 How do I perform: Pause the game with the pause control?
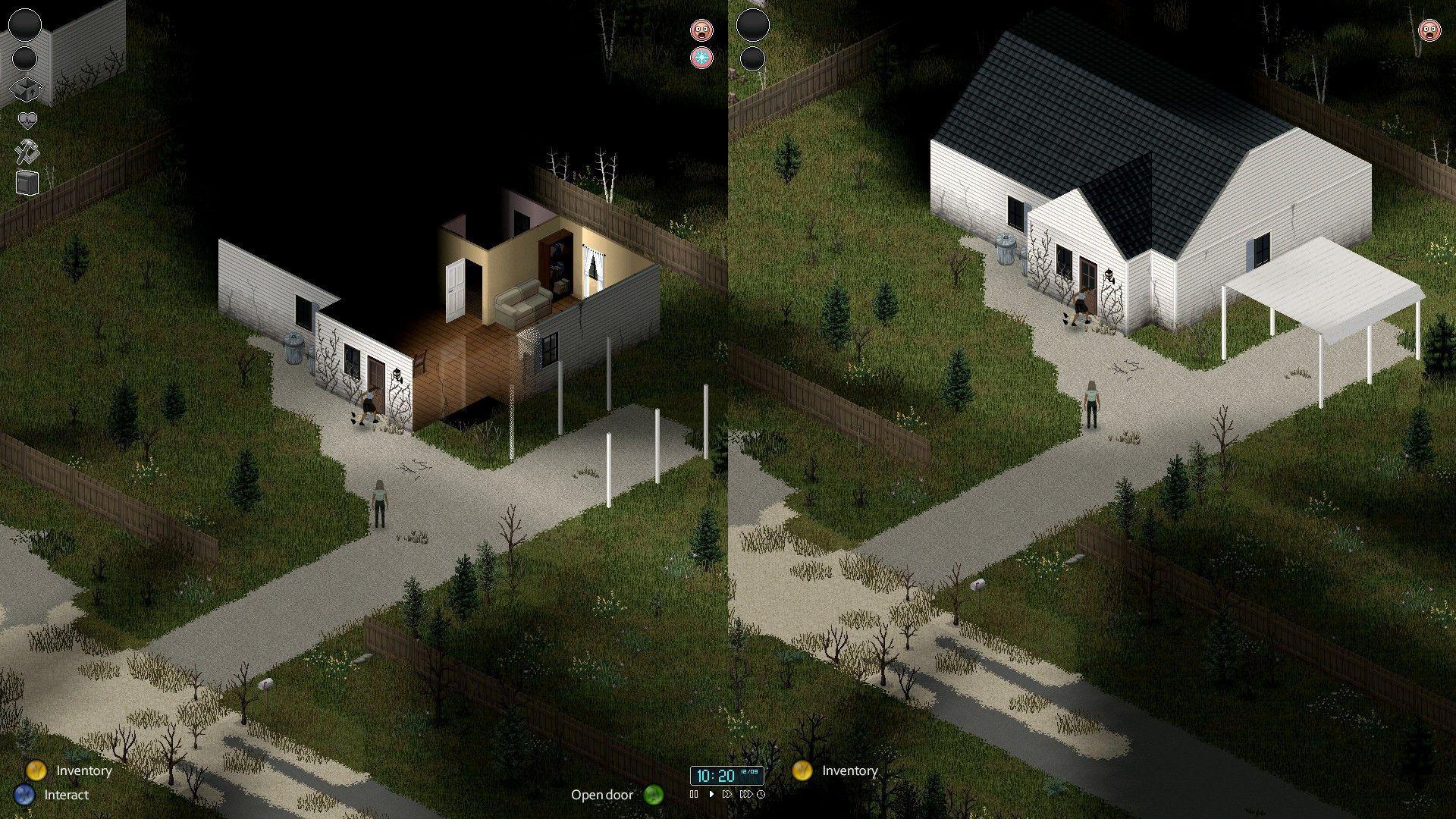[695, 795]
